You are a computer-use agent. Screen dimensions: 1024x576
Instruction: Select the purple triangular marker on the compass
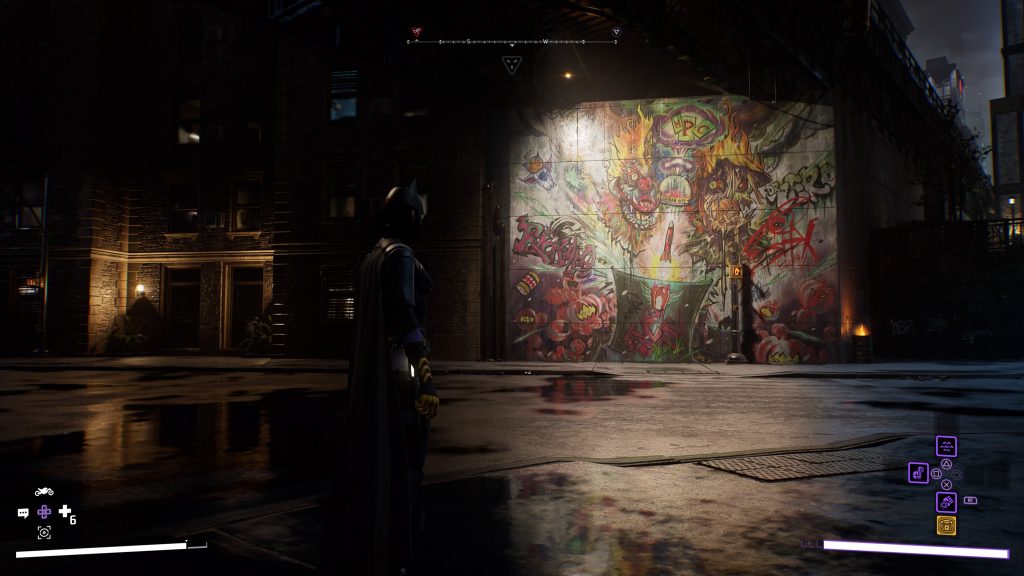616,32
